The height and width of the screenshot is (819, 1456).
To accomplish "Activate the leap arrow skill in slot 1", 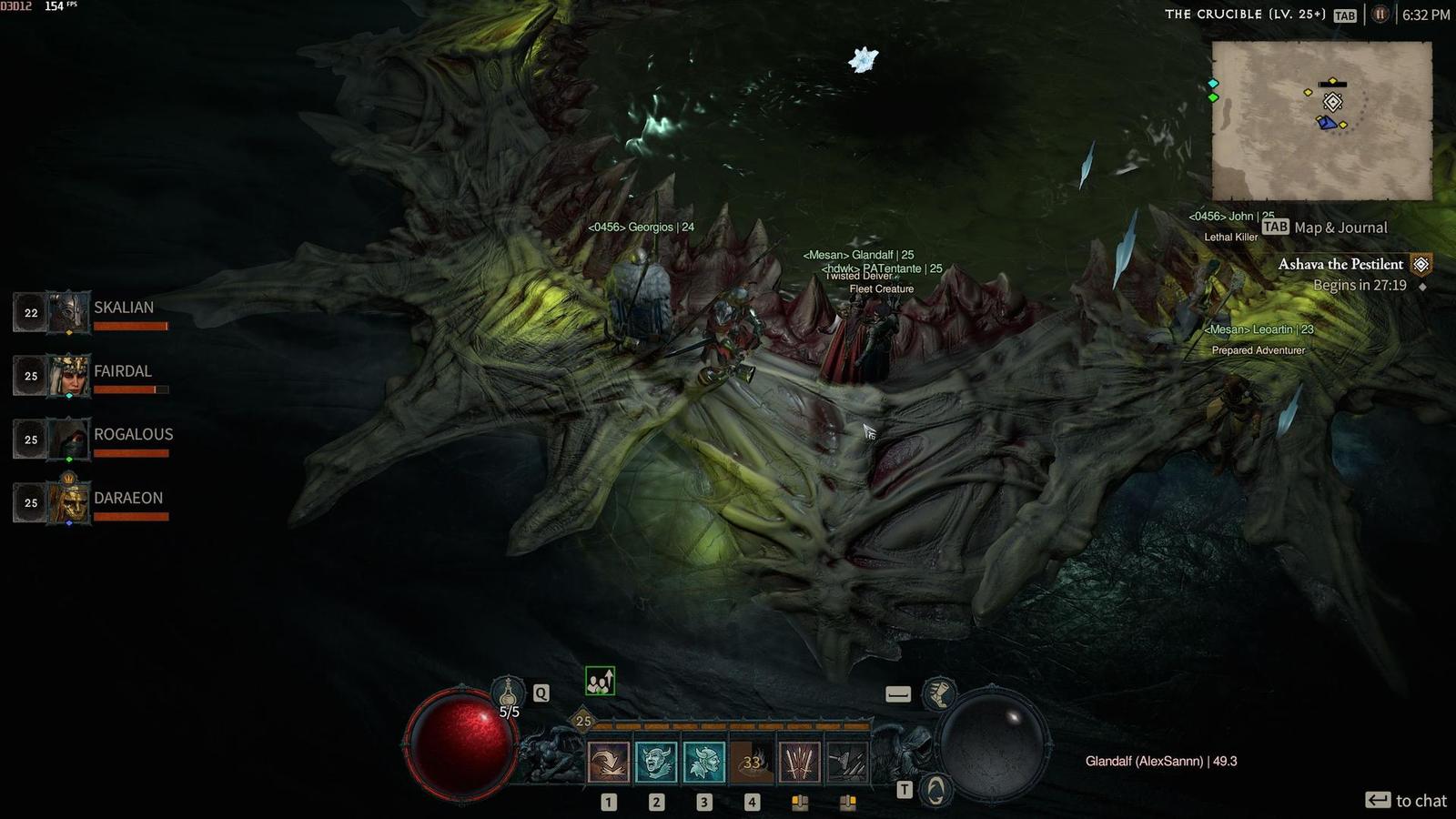I will (x=608, y=762).
